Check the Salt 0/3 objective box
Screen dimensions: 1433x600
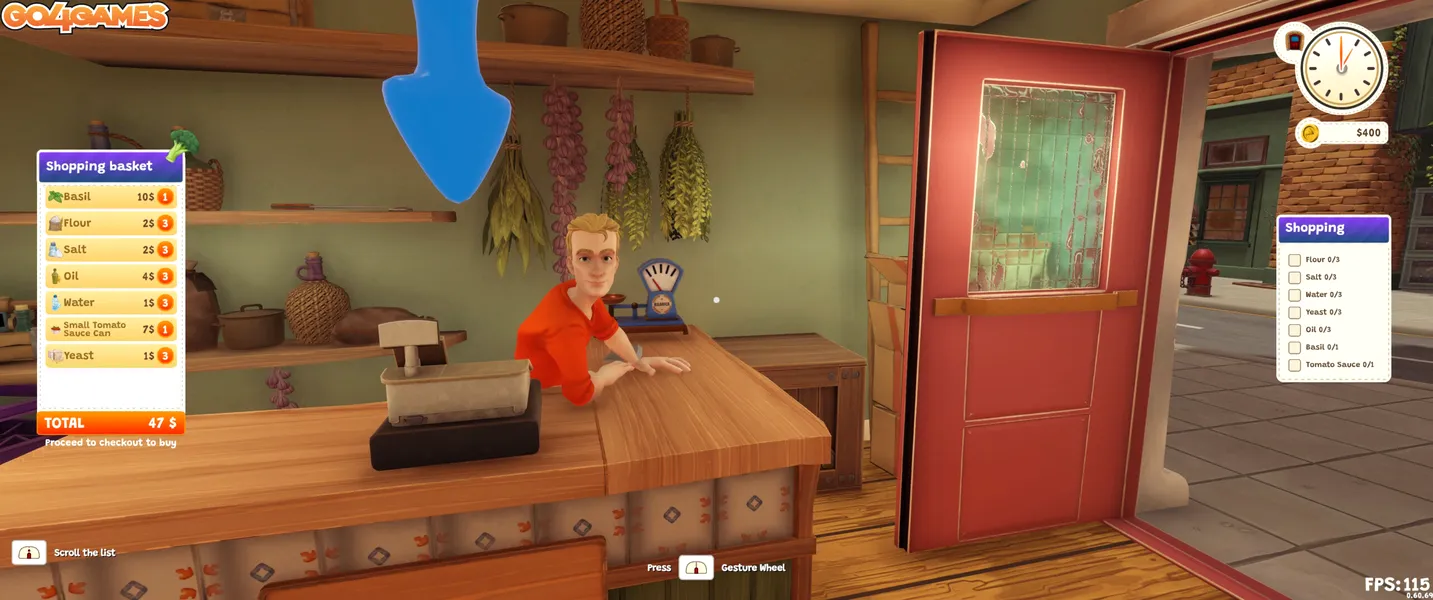[x=1295, y=277]
